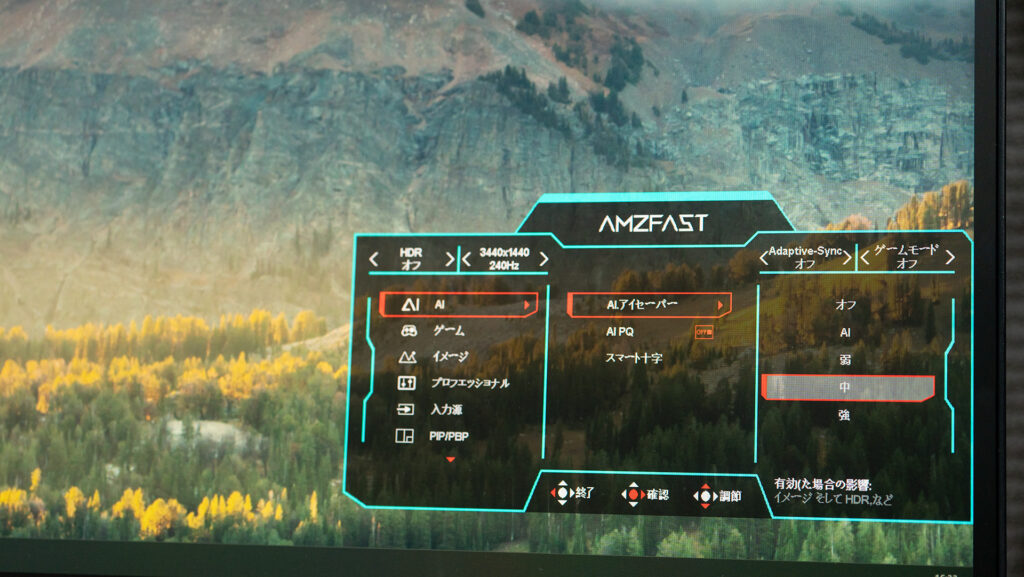The height and width of the screenshot is (577, 1024).
Task: Choose the 弱 level option
Action: pyautogui.click(x=846, y=359)
